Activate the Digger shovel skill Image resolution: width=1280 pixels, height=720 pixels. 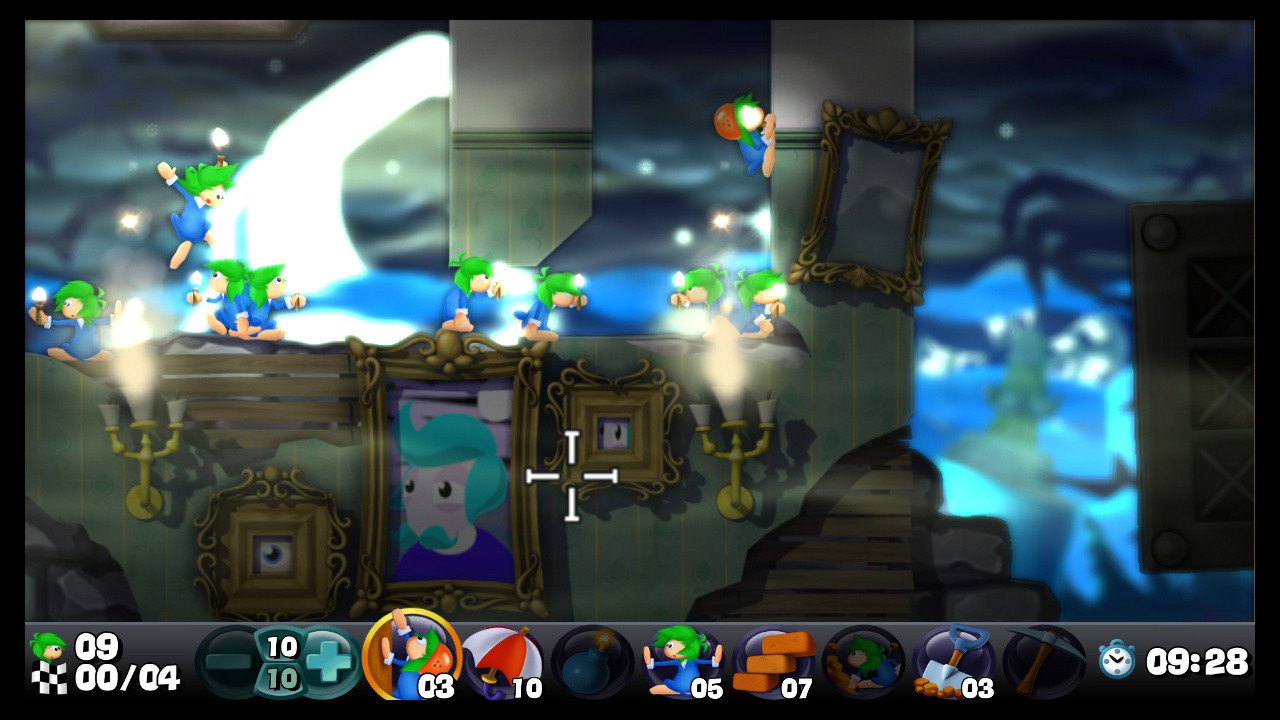click(x=953, y=662)
